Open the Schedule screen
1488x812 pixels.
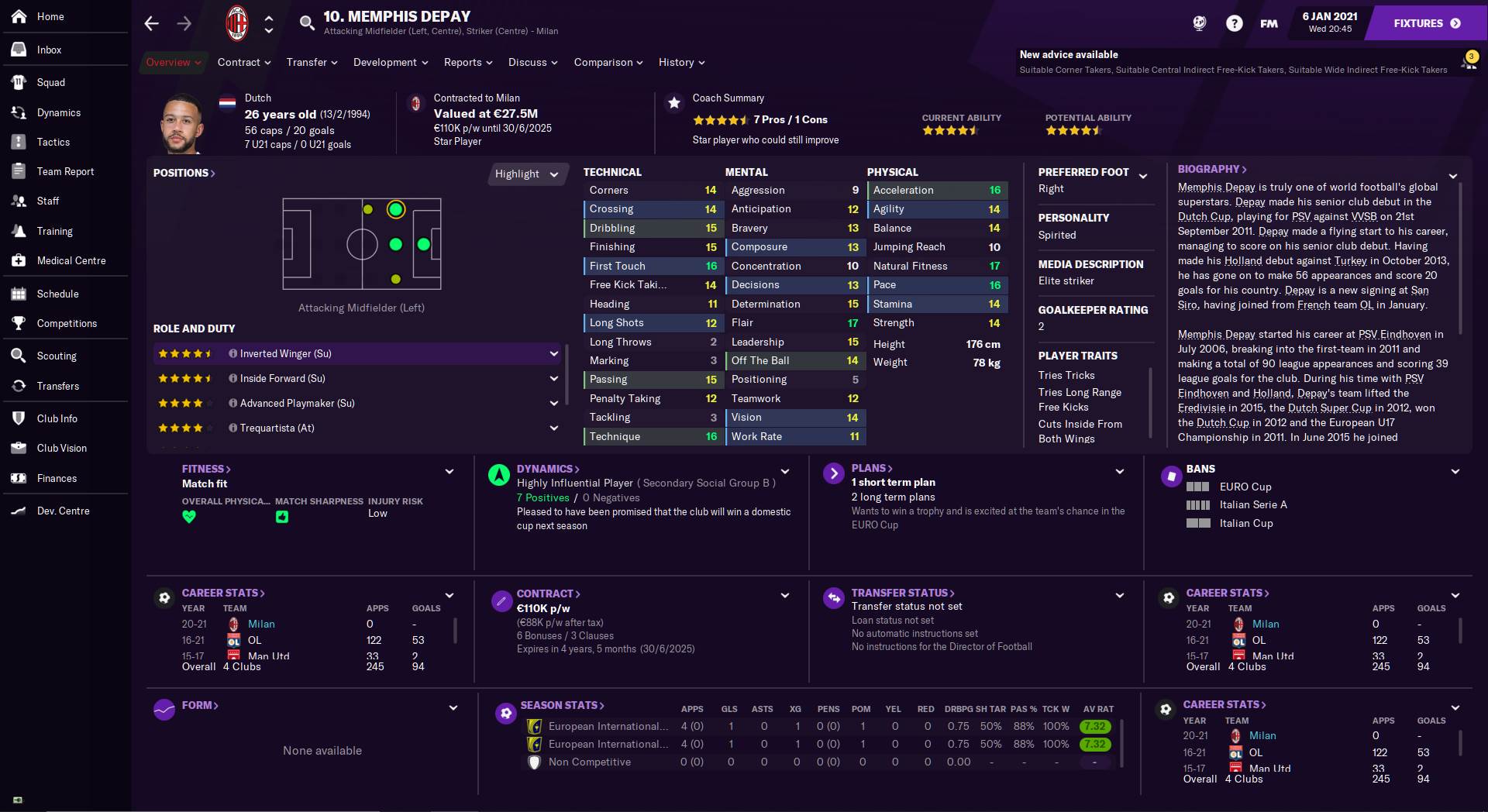(58, 294)
